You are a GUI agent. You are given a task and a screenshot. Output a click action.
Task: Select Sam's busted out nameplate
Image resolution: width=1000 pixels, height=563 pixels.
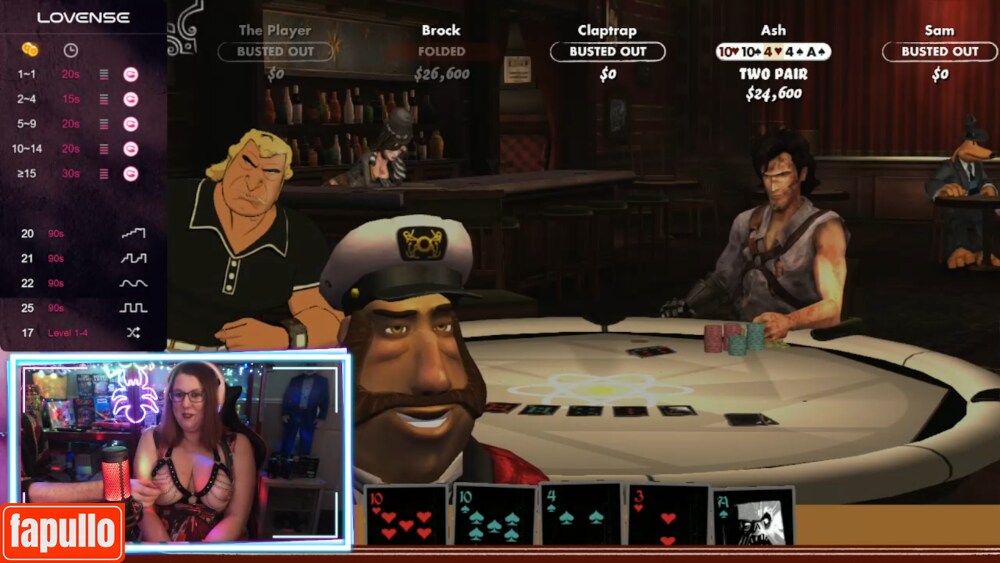pos(939,51)
